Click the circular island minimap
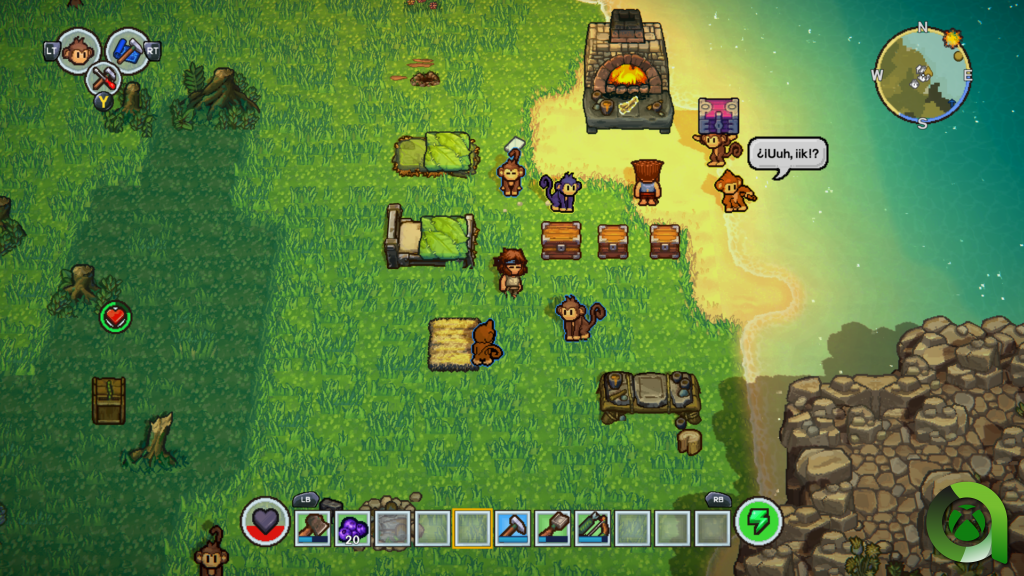The width and height of the screenshot is (1024, 576). [922, 75]
